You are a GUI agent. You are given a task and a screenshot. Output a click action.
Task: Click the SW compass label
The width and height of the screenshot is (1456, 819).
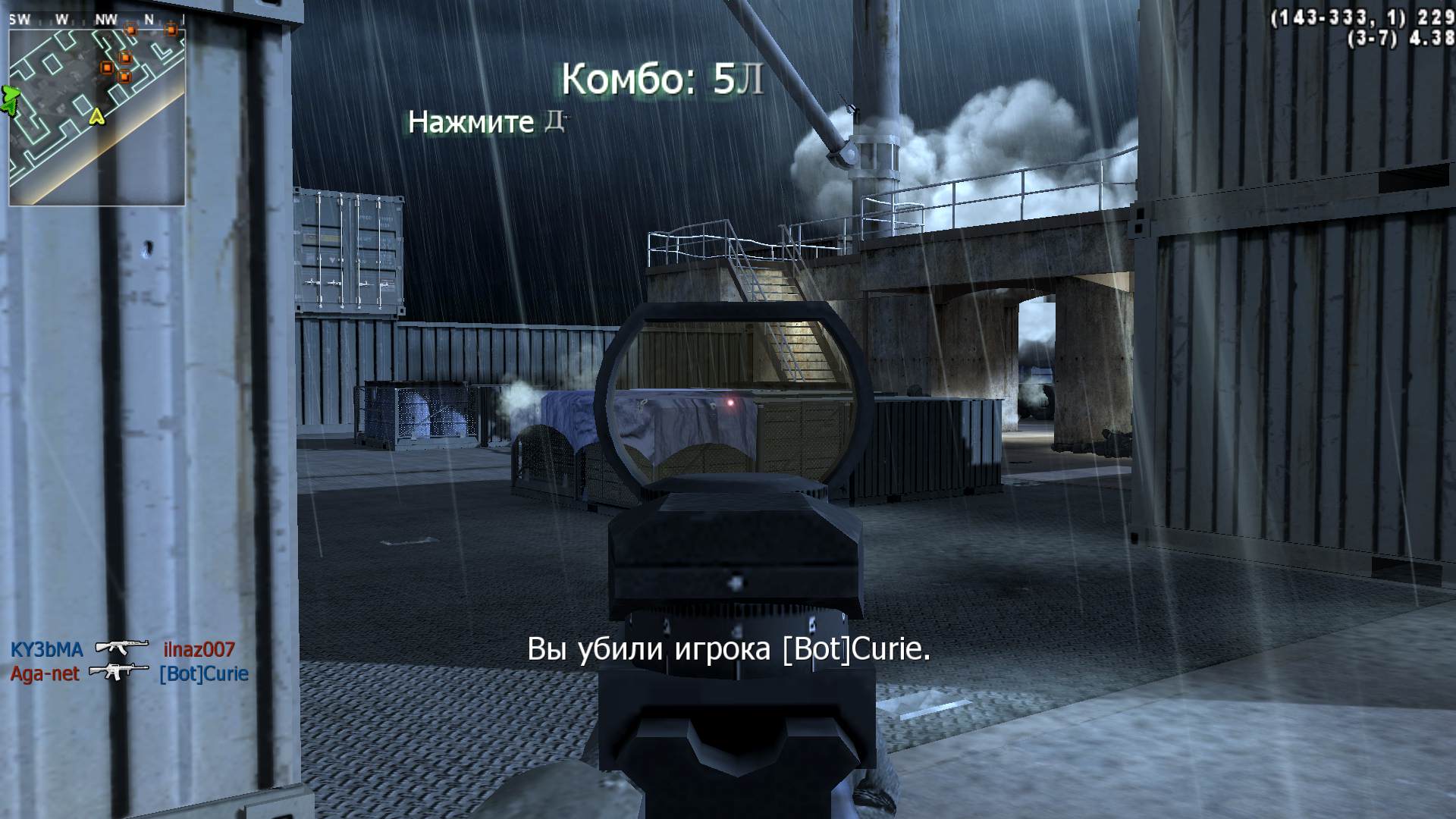click(20, 19)
